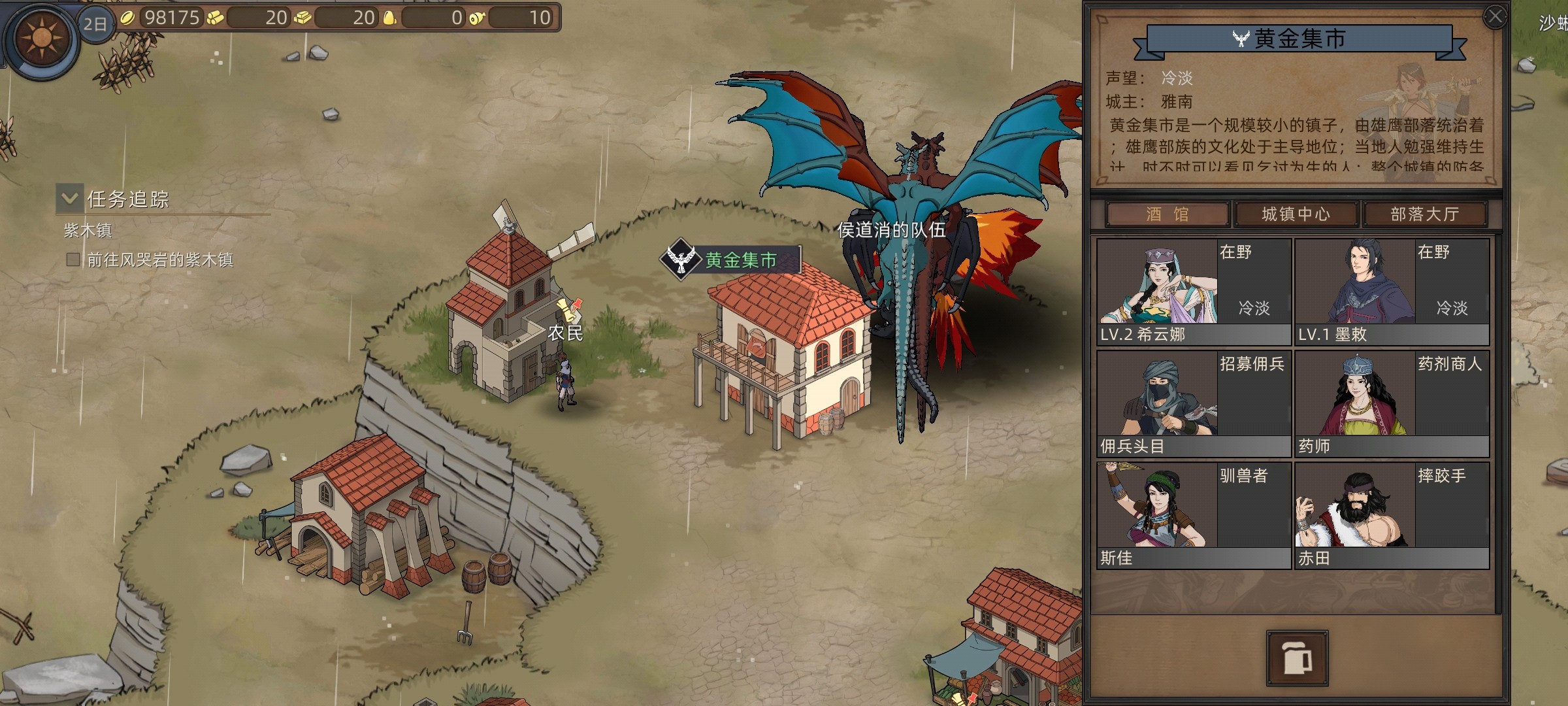The width and height of the screenshot is (1568, 706).
Task: Talk to LV.2 希云娜
Action: click(1193, 292)
